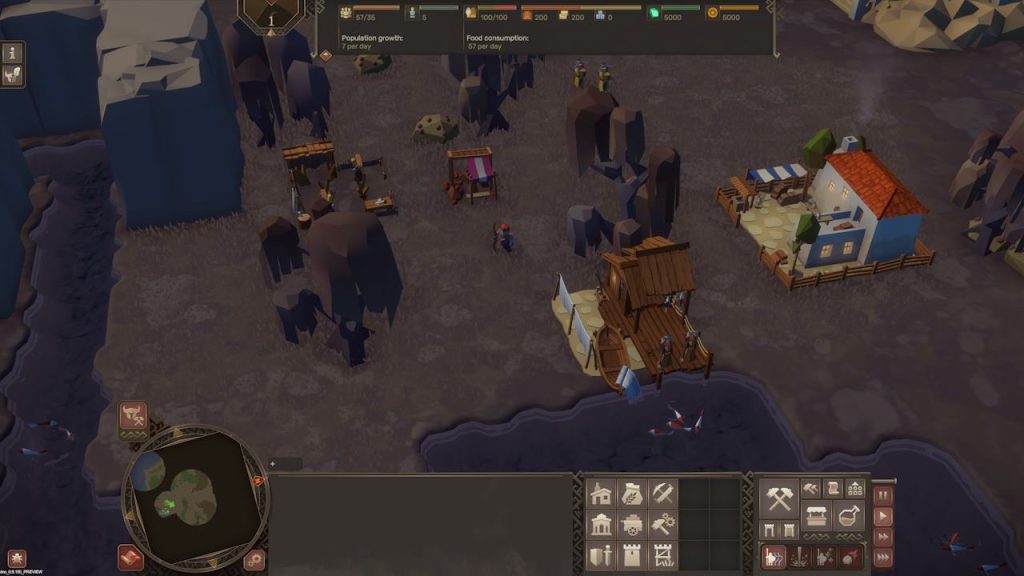Screen dimensions: 1024x576
Task: Click the bug report icon
Action: click(17, 558)
